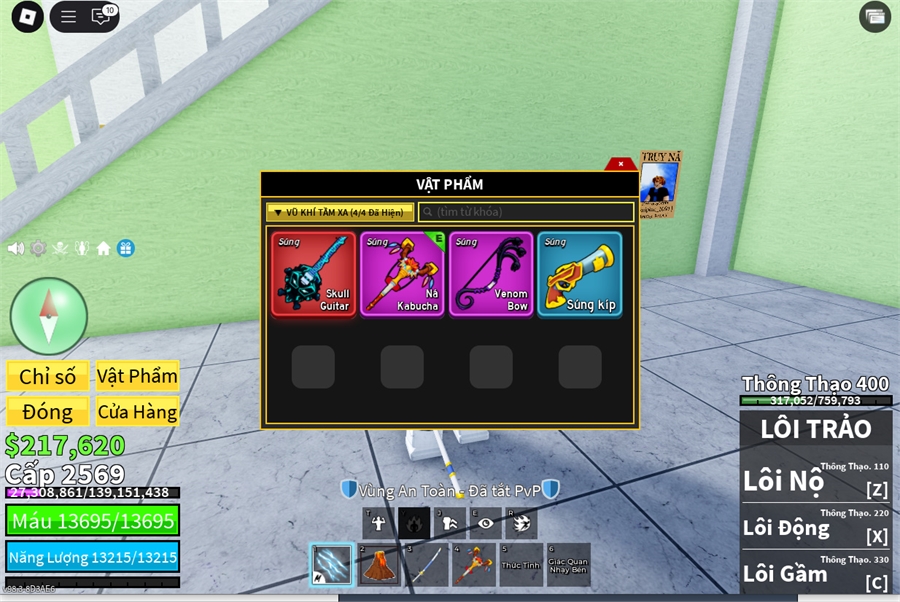This screenshot has width=900, height=602.
Task: Select the Thức Tỉnh hotbar slot
Action: coord(519,565)
